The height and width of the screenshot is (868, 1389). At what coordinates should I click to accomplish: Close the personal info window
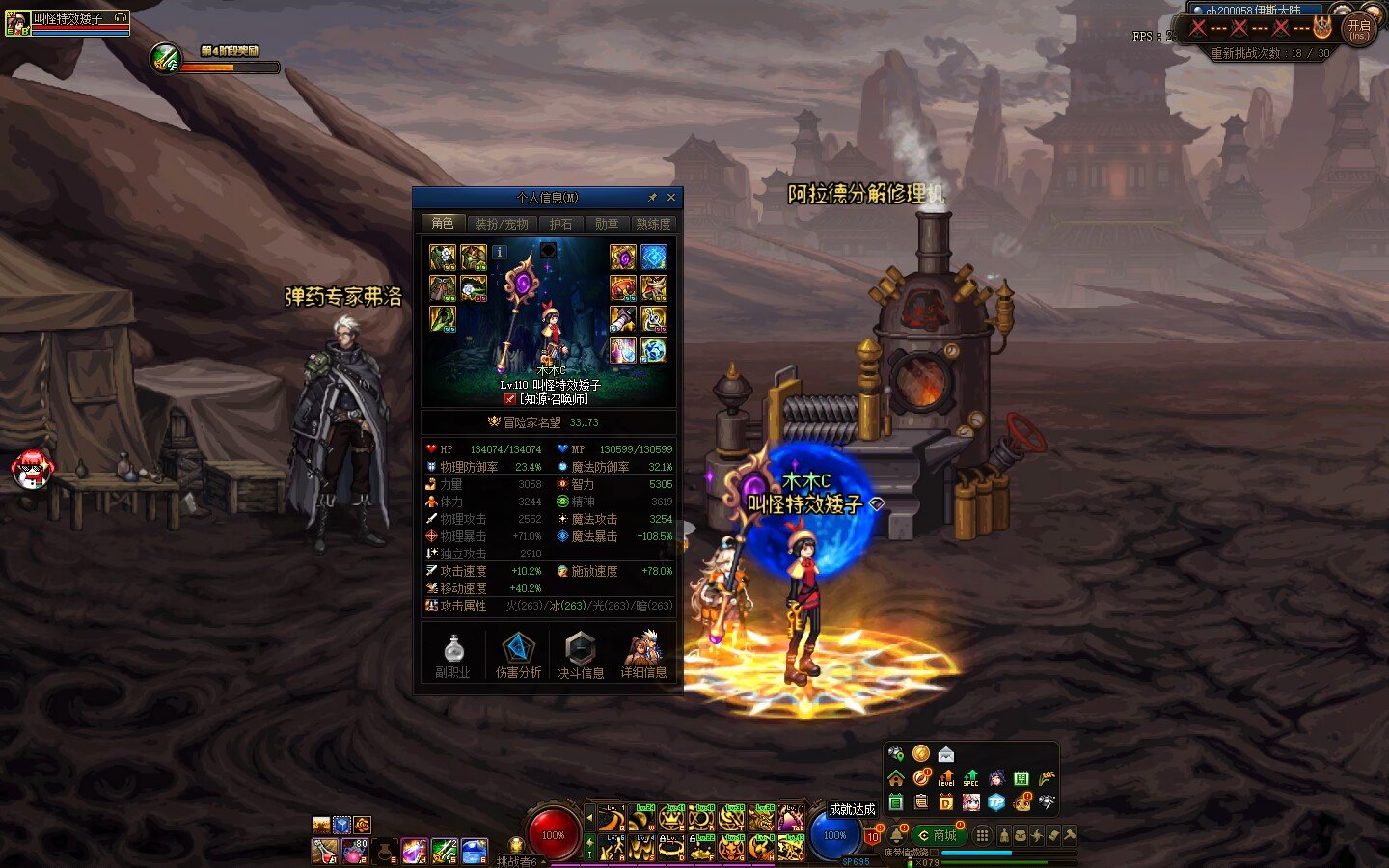click(671, 198)
